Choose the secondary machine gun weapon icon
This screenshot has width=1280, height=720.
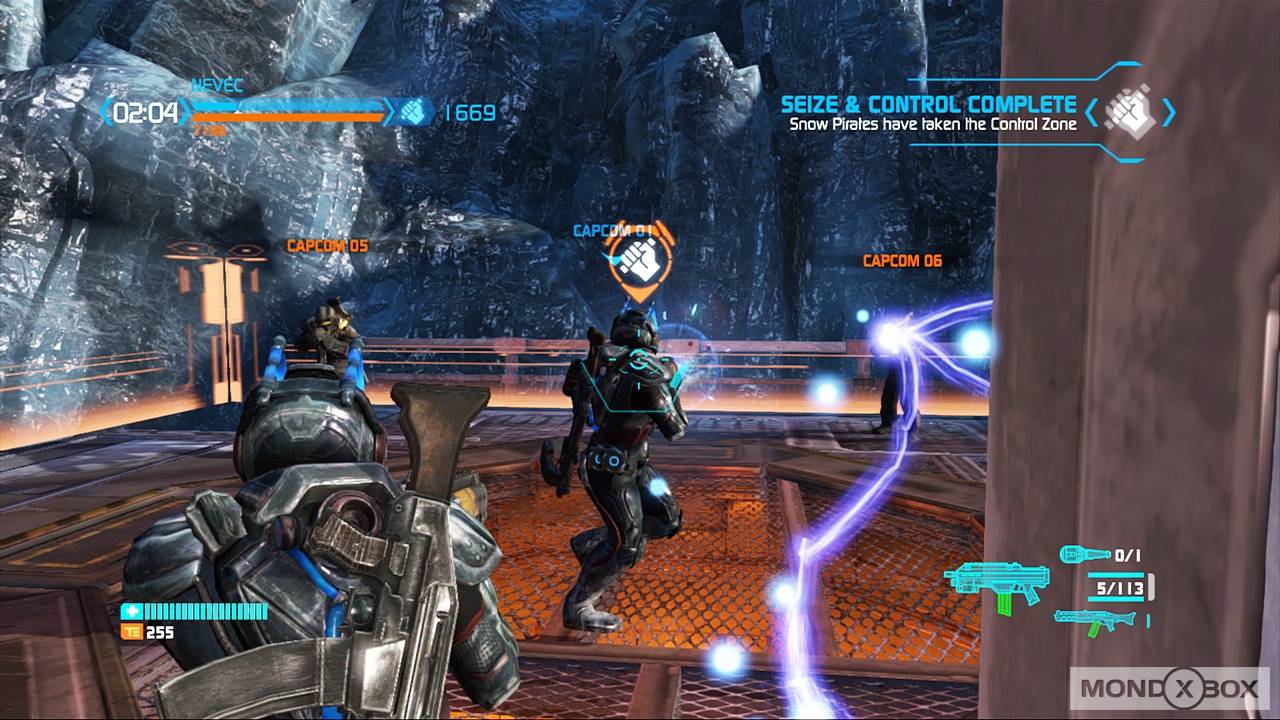(1097, 621)
